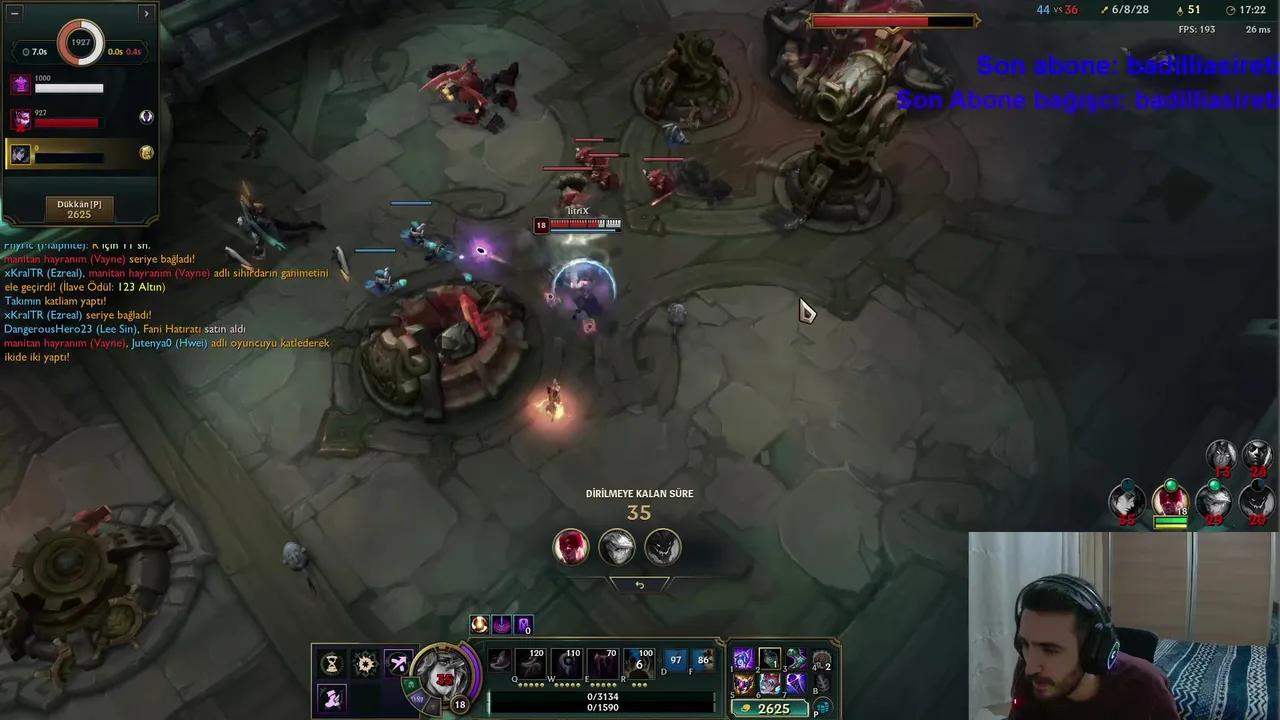Click the Q ability icon
This screenshot has height=720, width=1280.
(x=529, y=661)
